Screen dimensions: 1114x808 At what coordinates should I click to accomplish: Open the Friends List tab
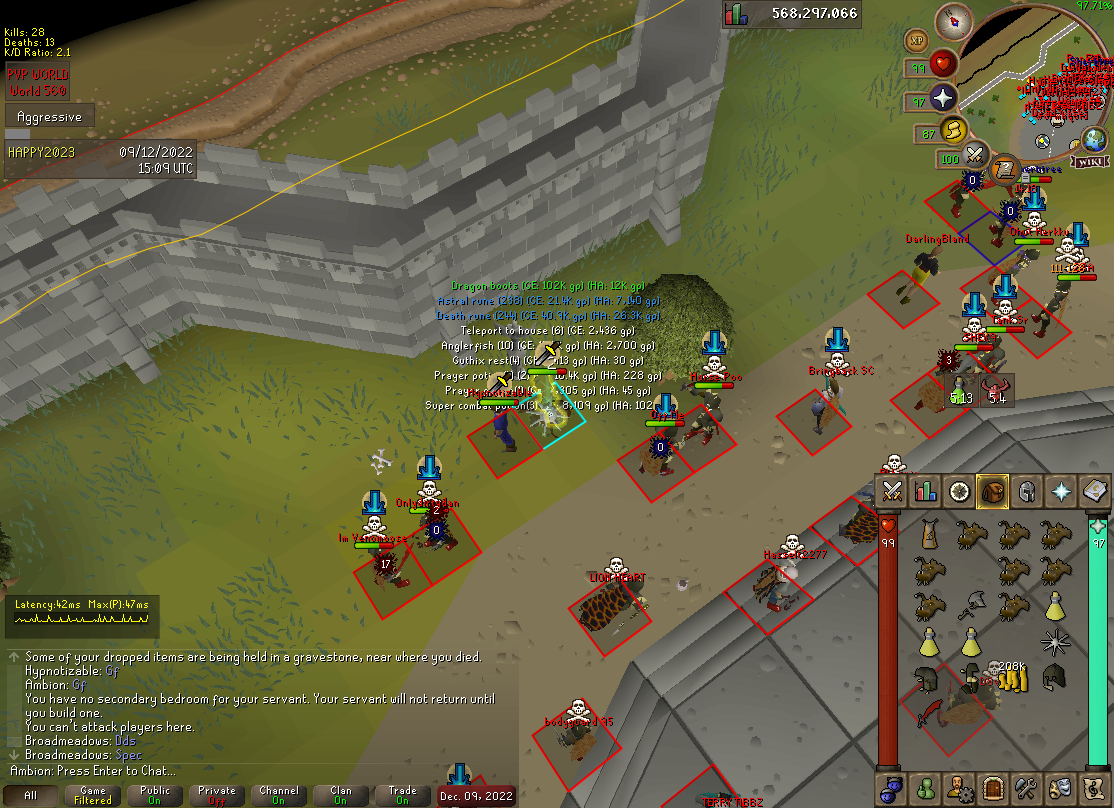click(926, 788)
